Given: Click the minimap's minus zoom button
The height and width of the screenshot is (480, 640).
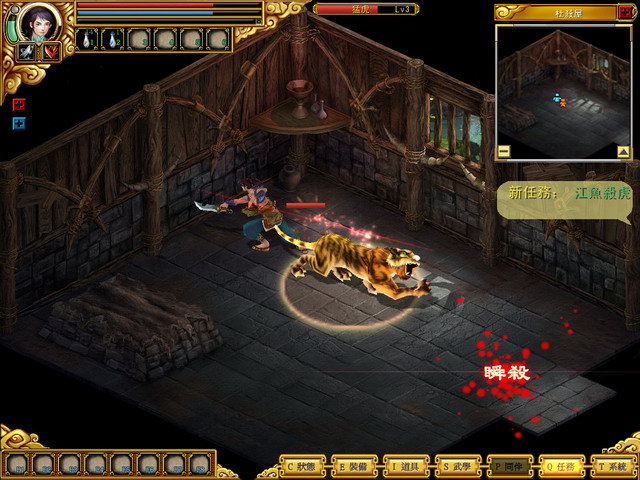Looking at the screenshot, I should tap(503, 152).
